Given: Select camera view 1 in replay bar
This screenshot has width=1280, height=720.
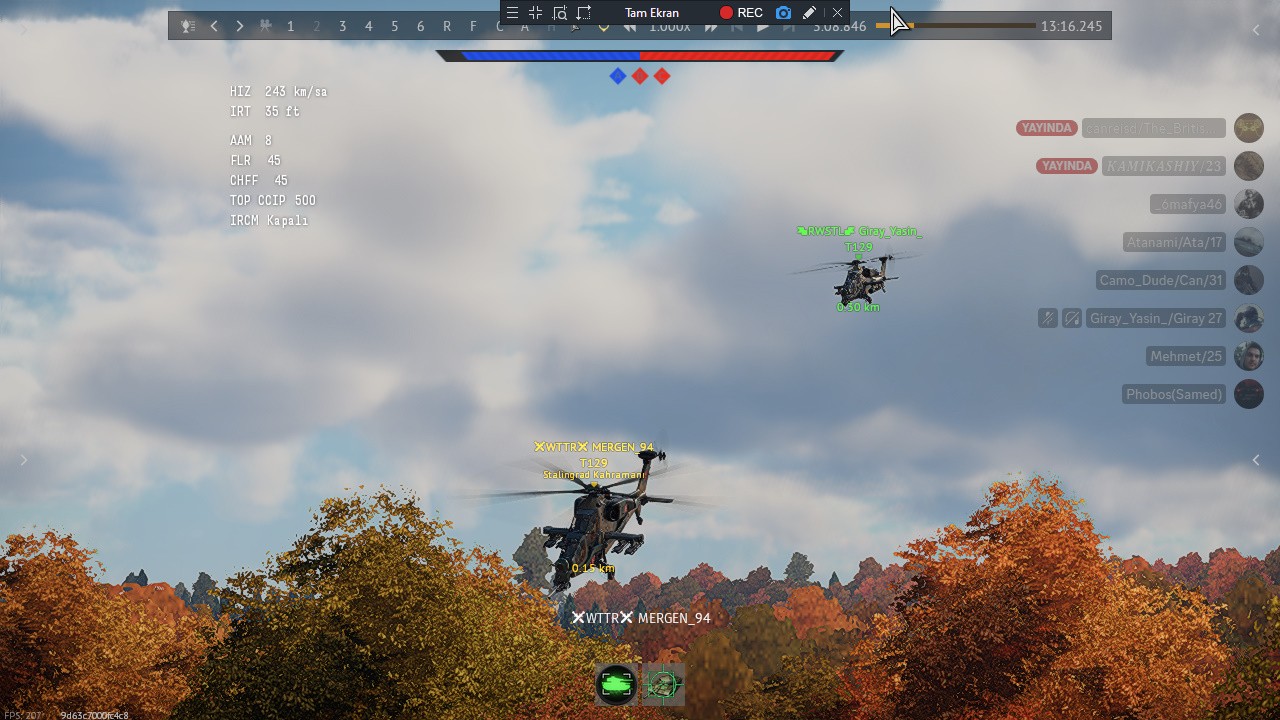Looking at the screenshot, I should pyautogui.click(x=291, y=26).
